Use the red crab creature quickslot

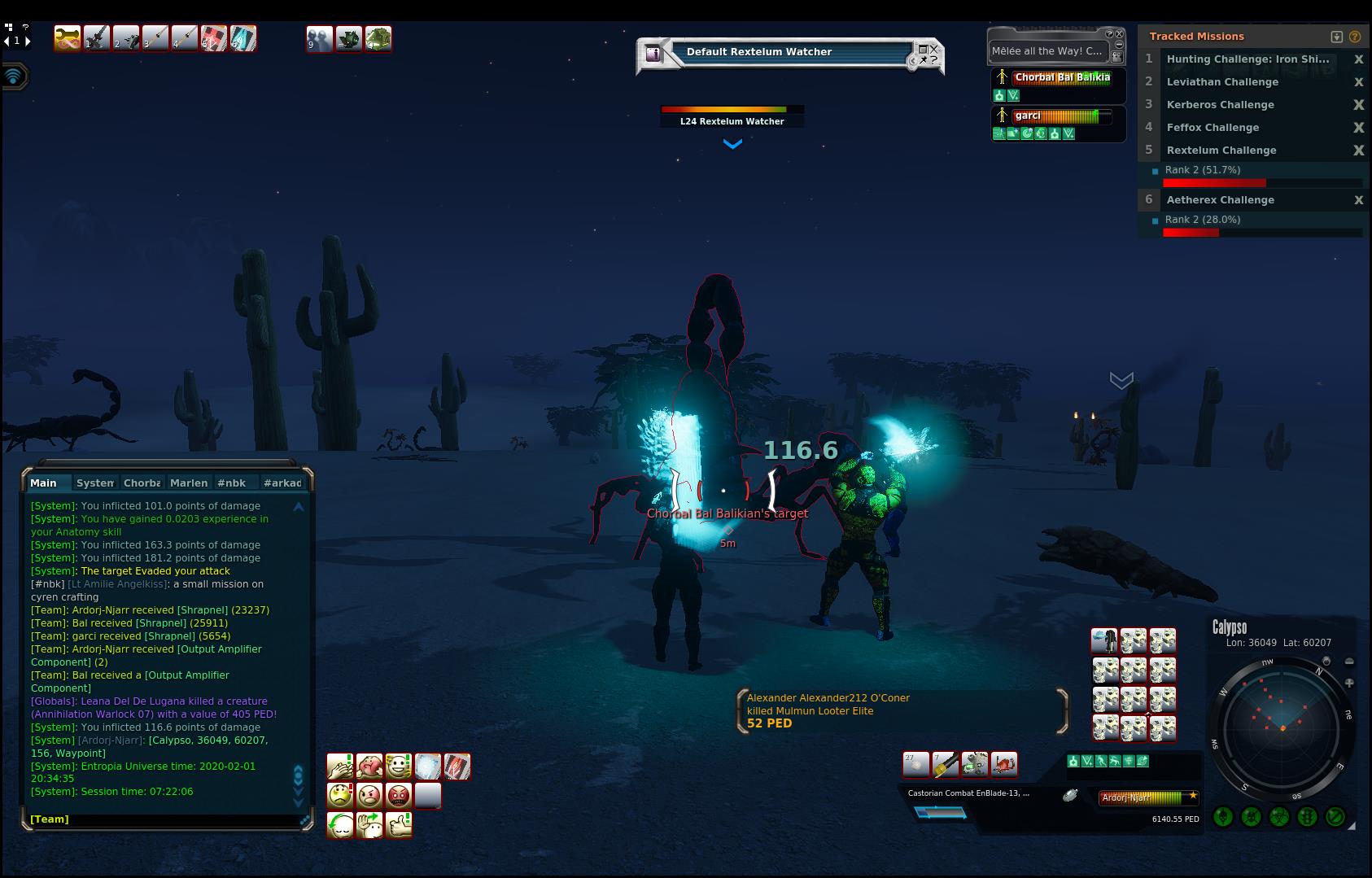1004,764
